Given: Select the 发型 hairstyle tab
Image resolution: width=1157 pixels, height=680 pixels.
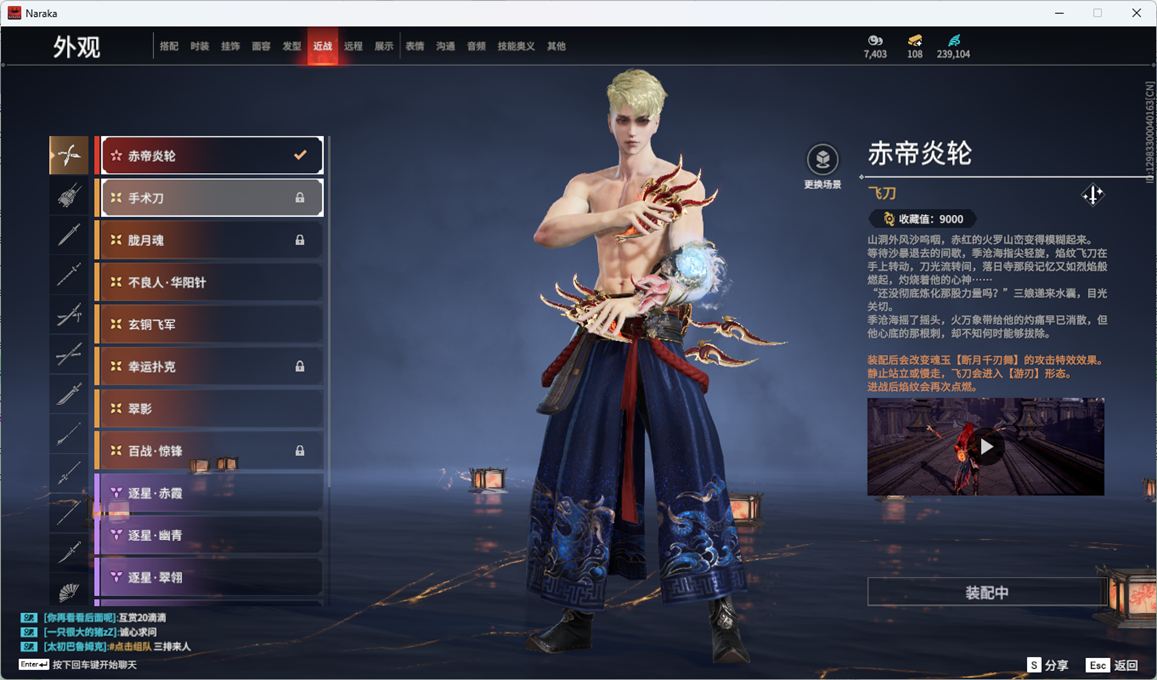Looking at the screenshot, I should point(292,46).
